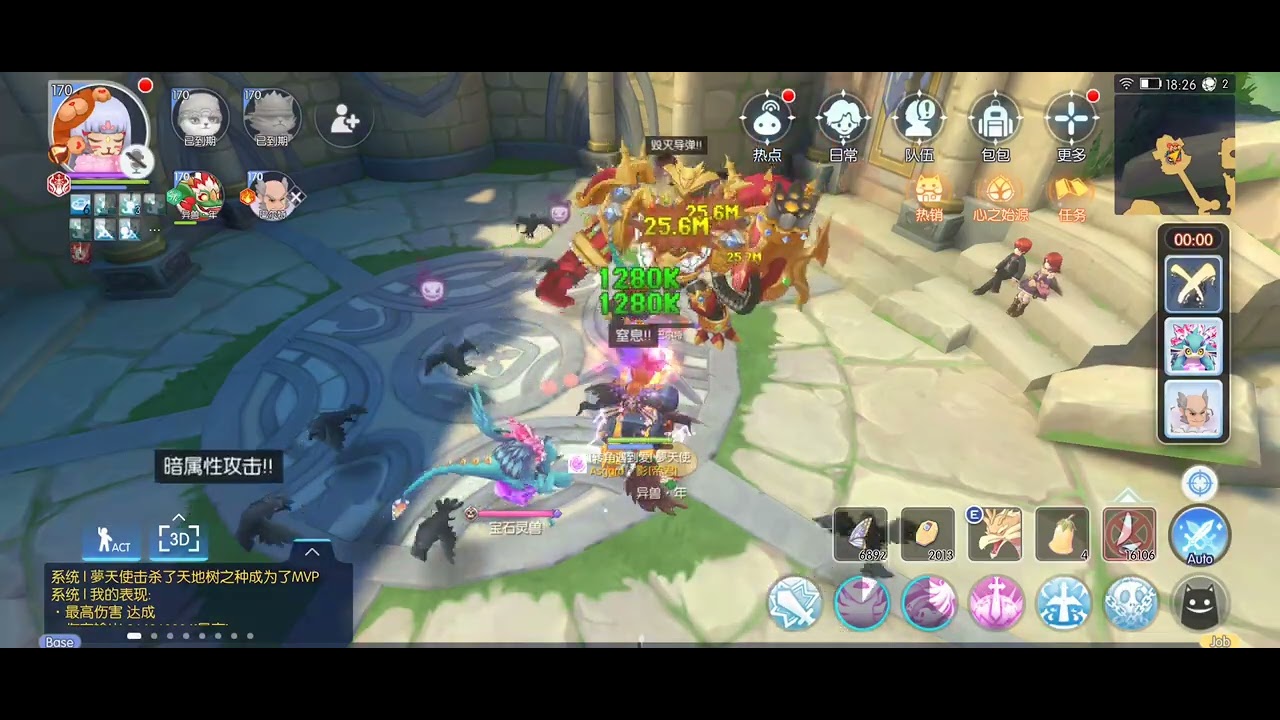
Task: Click the minimap
Action: click(x=1174, y=155)
